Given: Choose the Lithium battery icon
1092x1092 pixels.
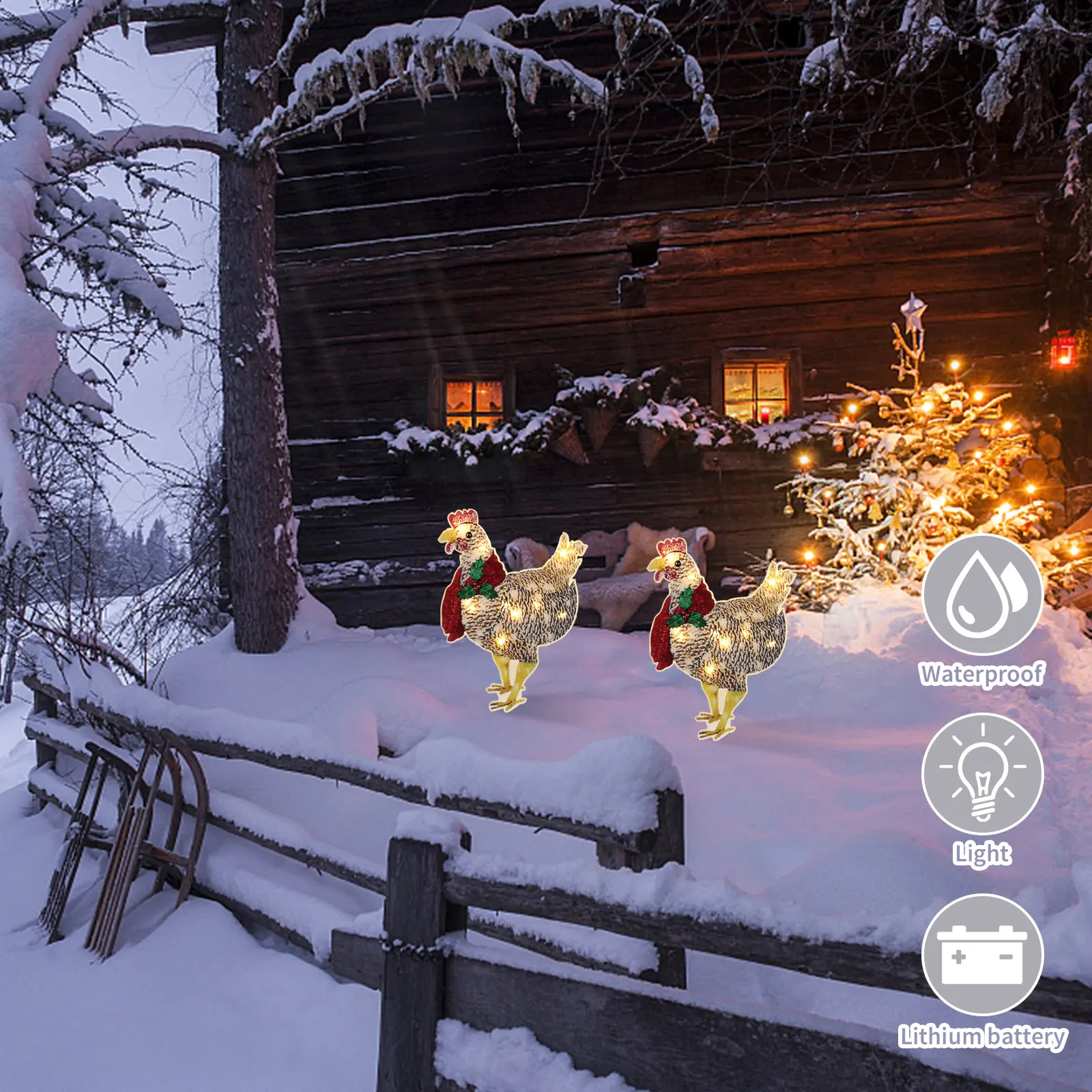Looking at the screenshot, I should pyautogui.click(x=982, y=954).
